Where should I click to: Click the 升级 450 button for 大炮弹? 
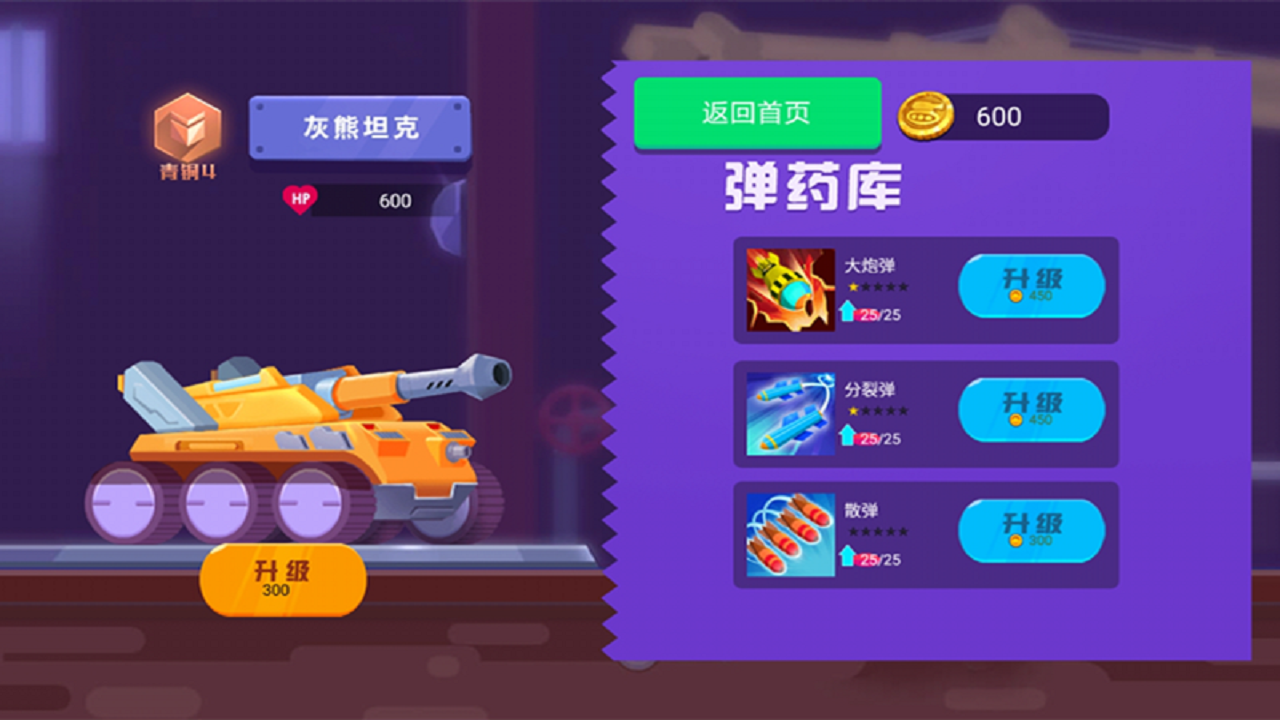(1031, 287)
